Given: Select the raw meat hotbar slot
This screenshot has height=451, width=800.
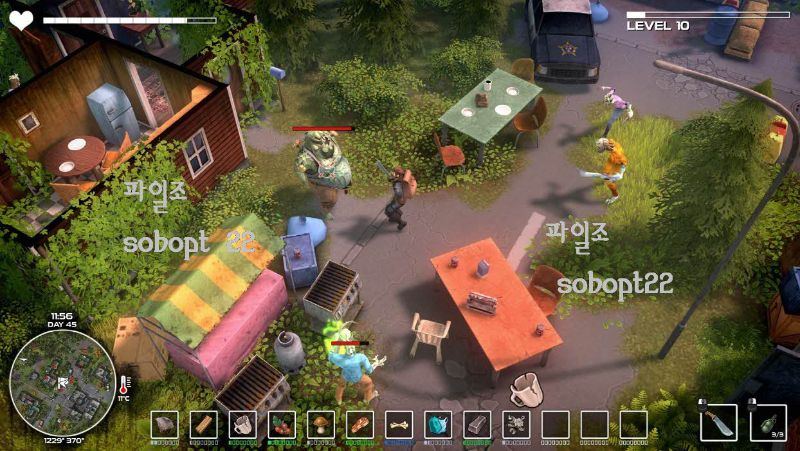Looking at the screenshot, I should click(360, 424).
